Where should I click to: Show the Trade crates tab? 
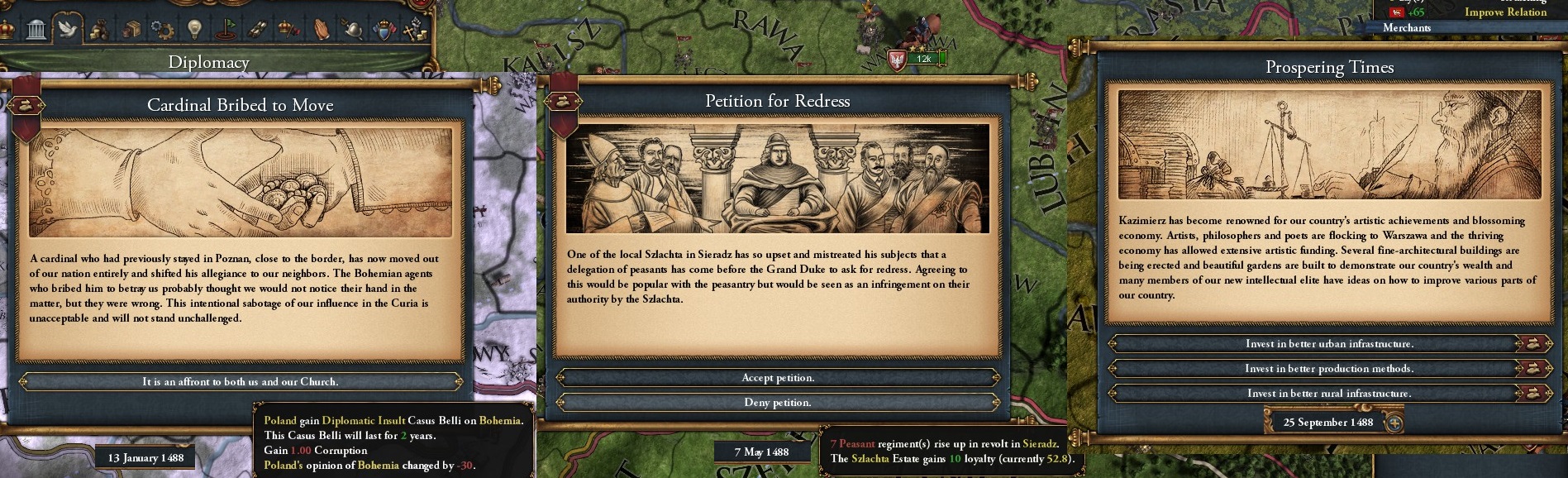[131, 31]
